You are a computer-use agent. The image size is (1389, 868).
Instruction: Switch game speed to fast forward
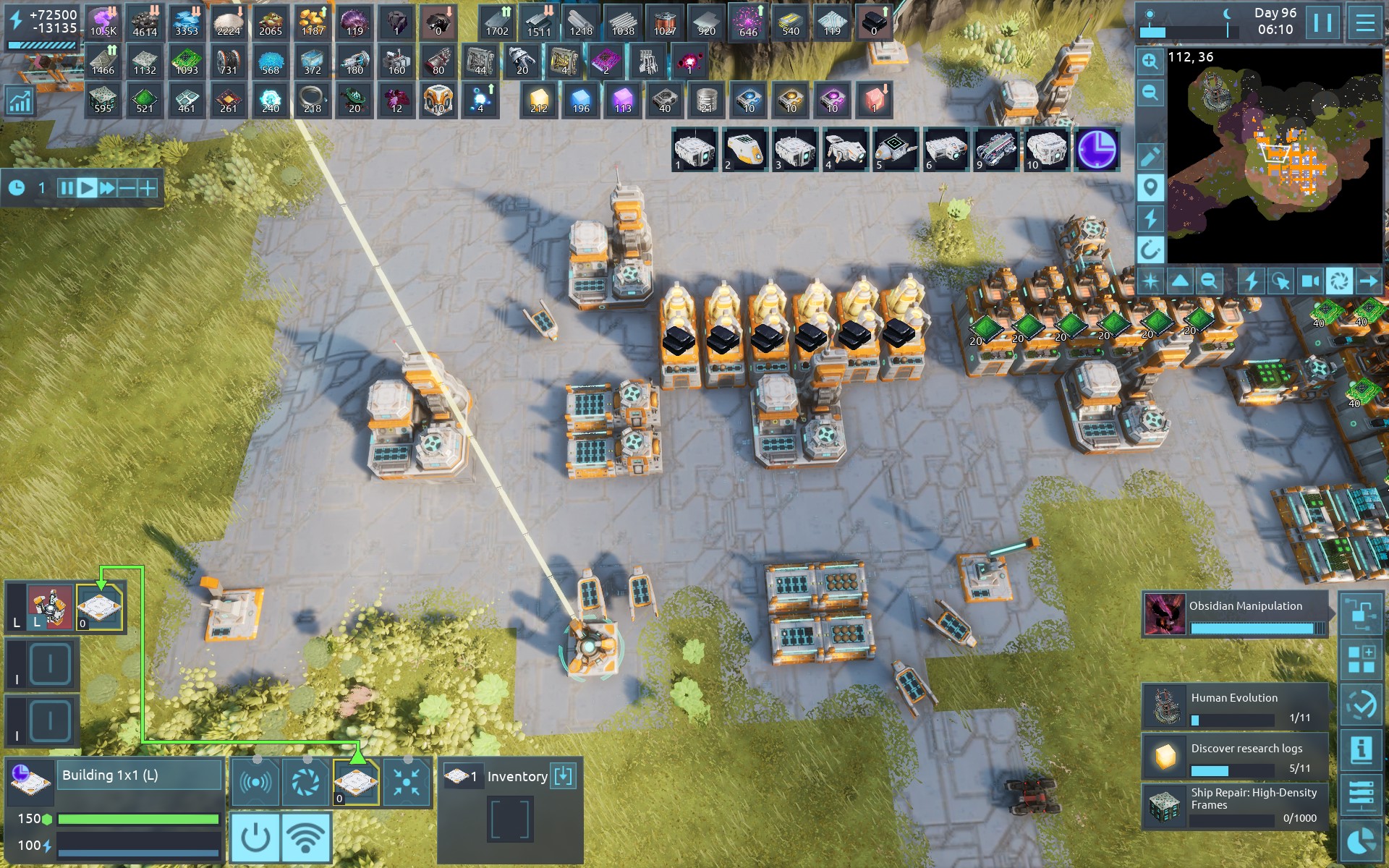tap(107, 189)
